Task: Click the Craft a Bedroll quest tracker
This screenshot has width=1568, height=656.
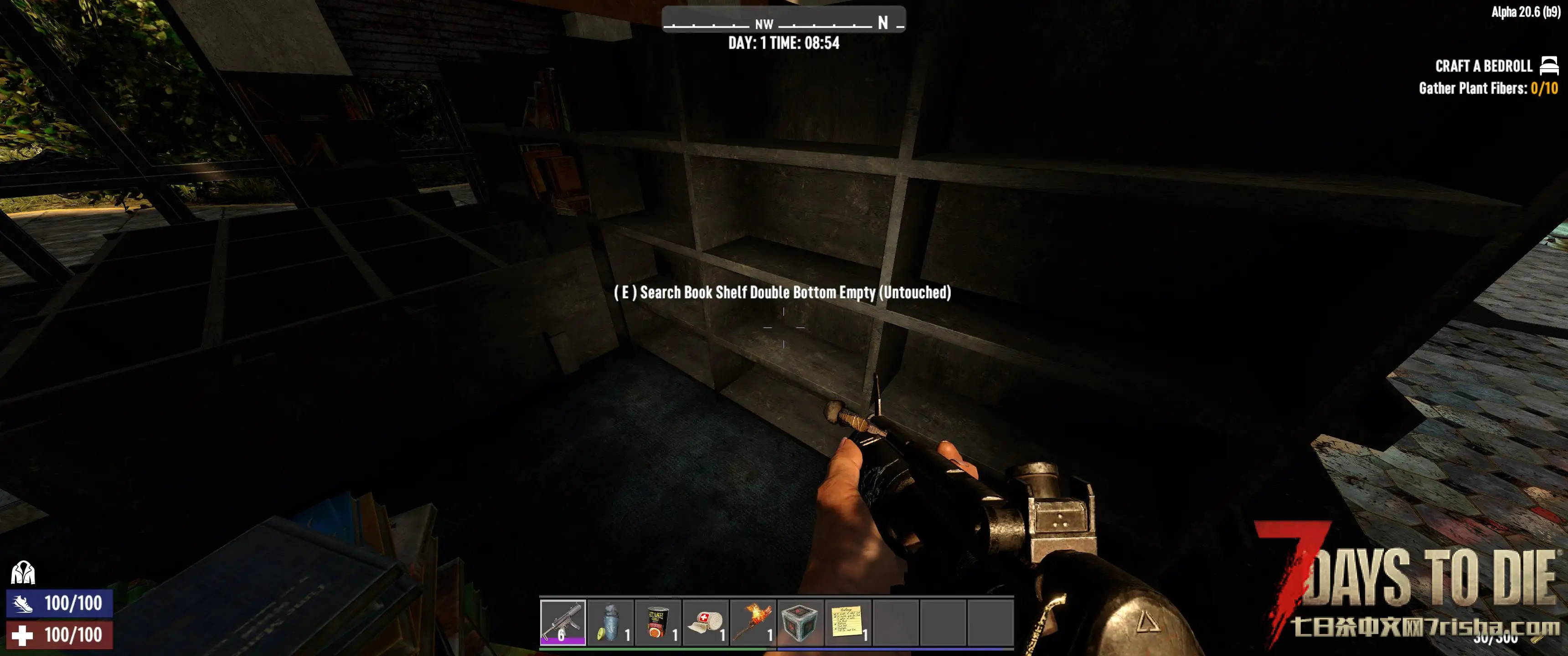Action: pyautogui.click(x=1483, y=66)
